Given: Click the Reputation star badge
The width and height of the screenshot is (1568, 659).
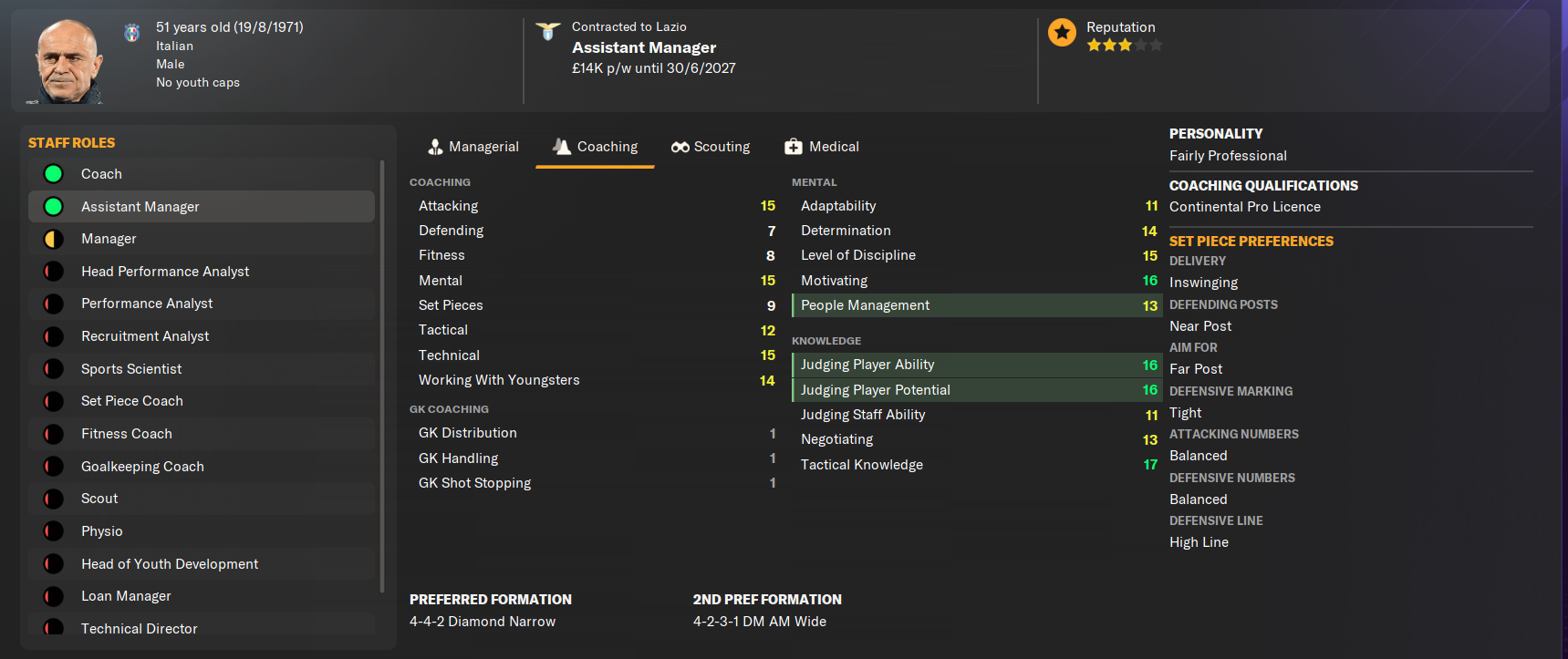Looking at the screenshot, I should [x=1062, y=32].
